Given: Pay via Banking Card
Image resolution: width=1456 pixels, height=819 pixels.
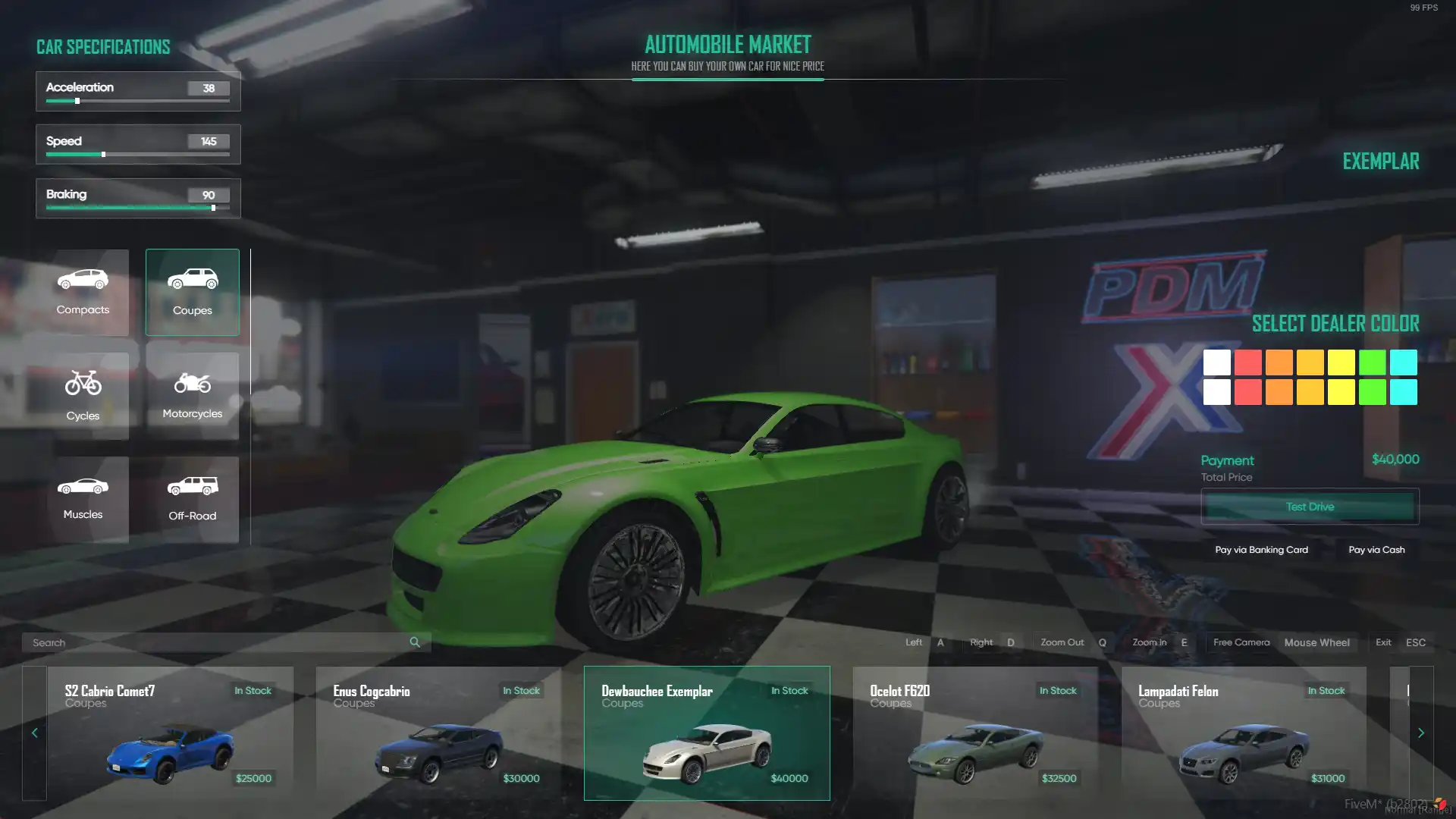Looking at the screenshot, I should tap(1261, 550).
